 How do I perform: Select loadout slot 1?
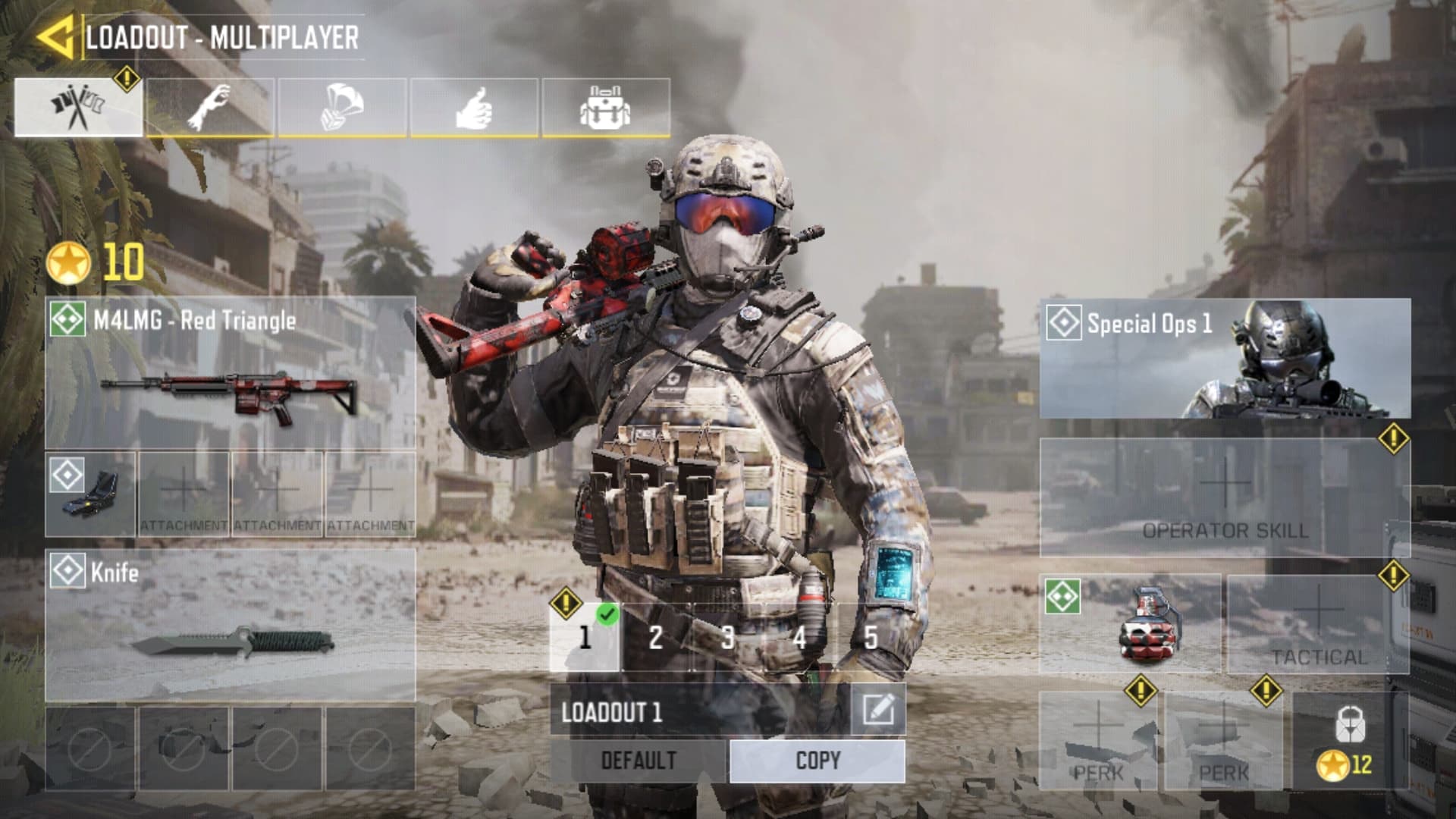(x=584, y=637)
